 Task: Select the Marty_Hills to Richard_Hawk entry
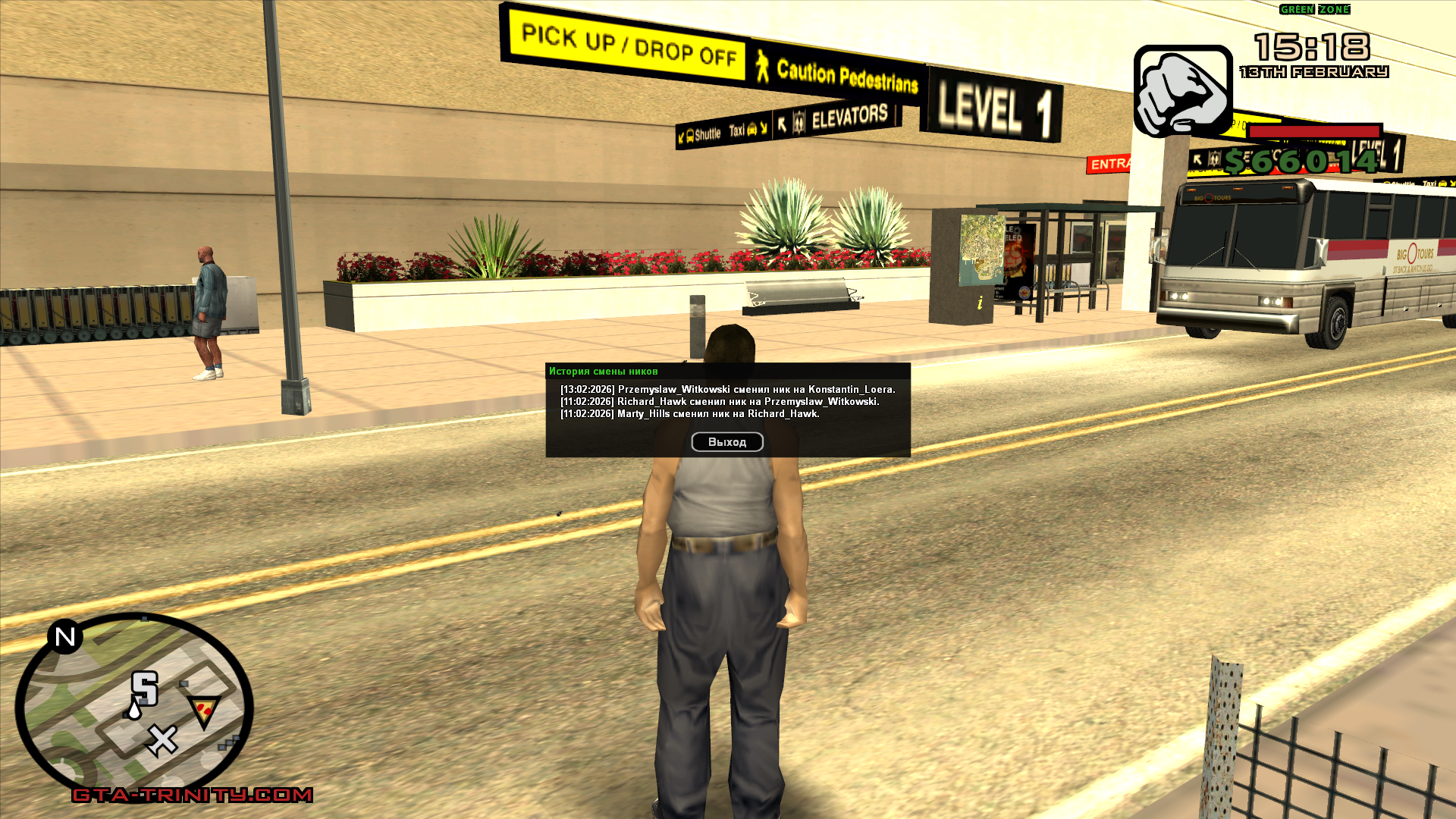tap(689, 414)
